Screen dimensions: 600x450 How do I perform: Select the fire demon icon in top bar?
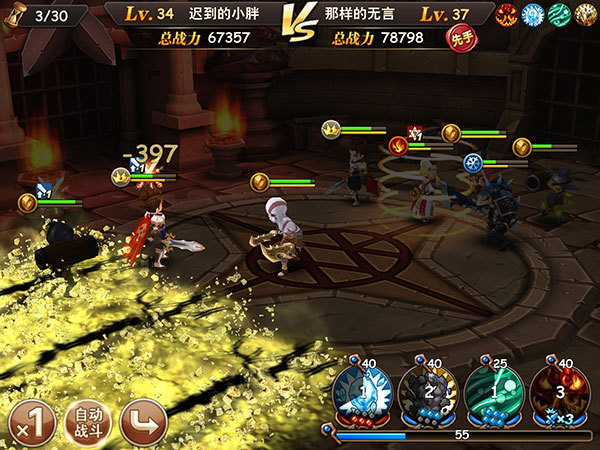pyautogui.click(x=511, y=14)
